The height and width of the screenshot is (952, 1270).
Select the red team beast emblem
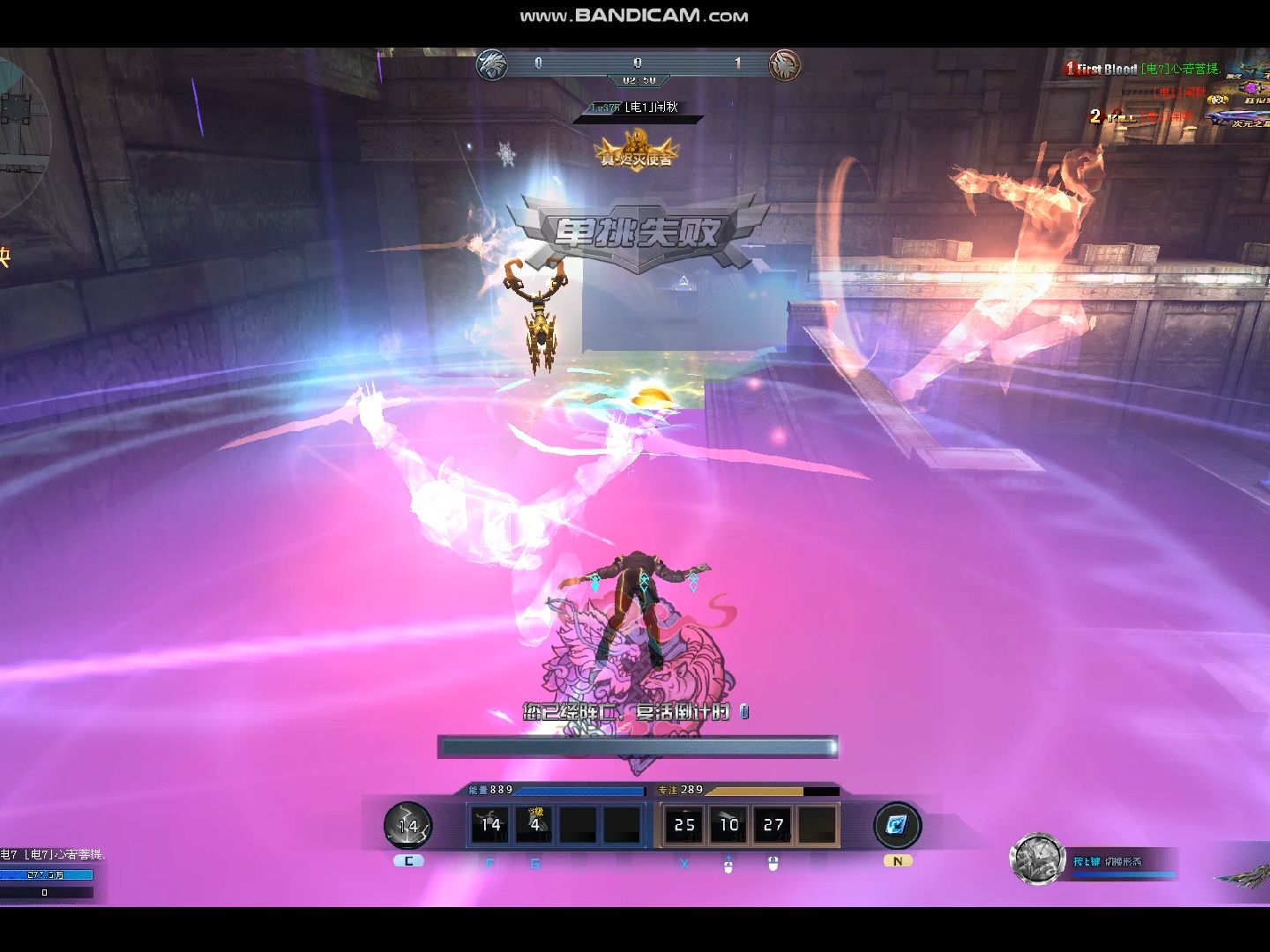pos(784,64)
